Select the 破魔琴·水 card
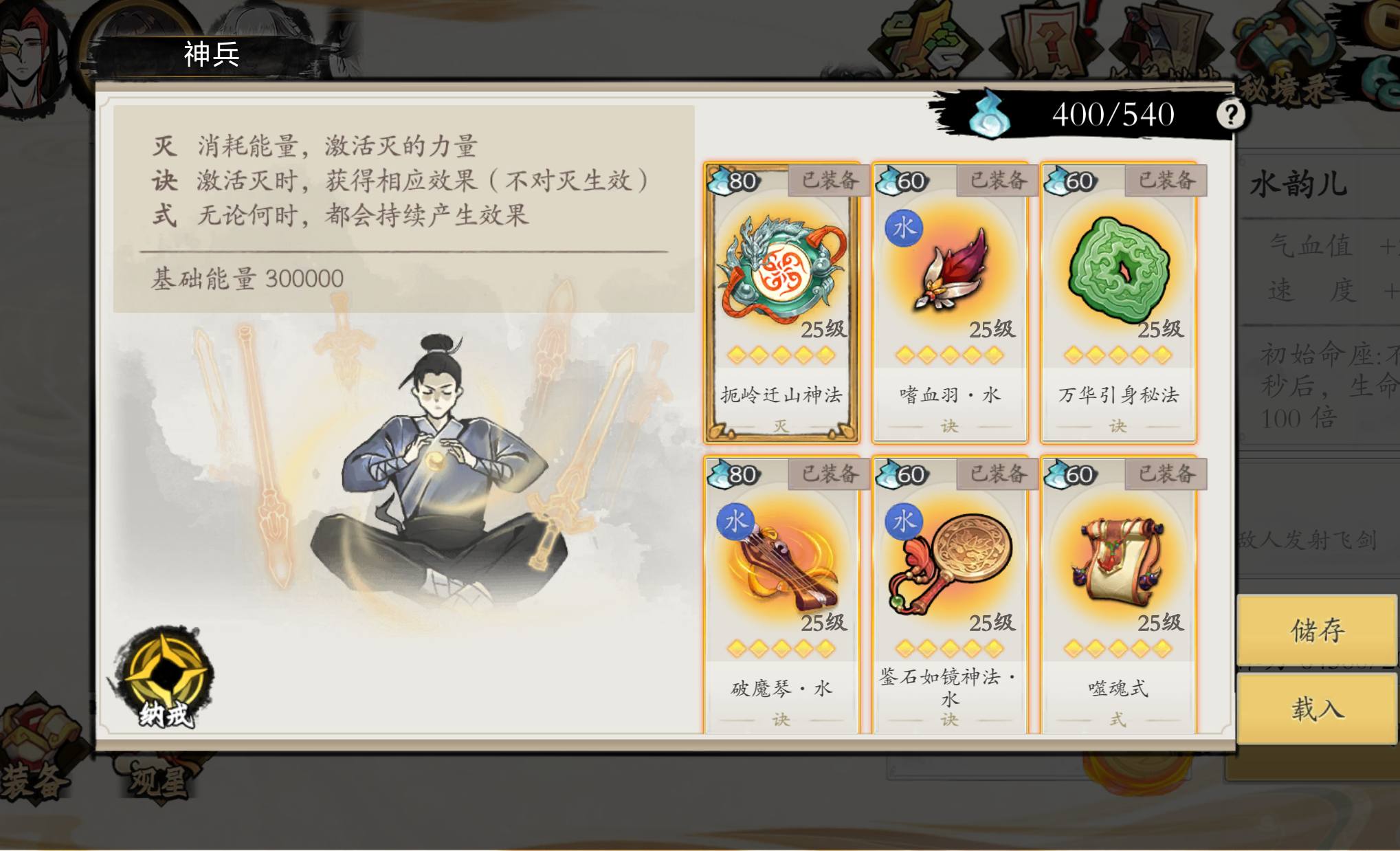 (x=782, y=591)
